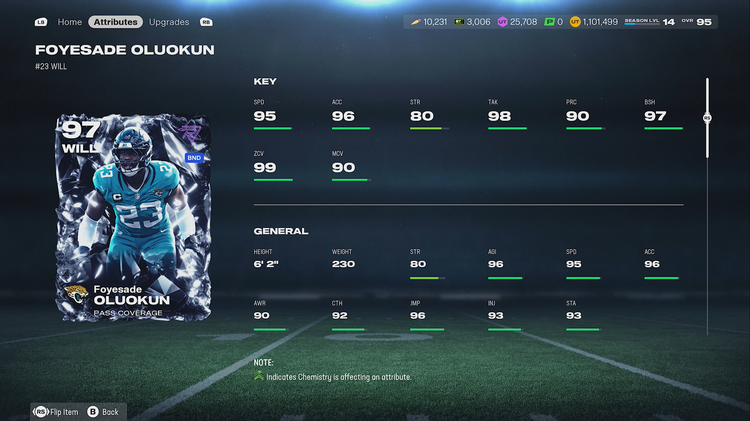
Task: Switch to the Home tab
Action: 69,21
